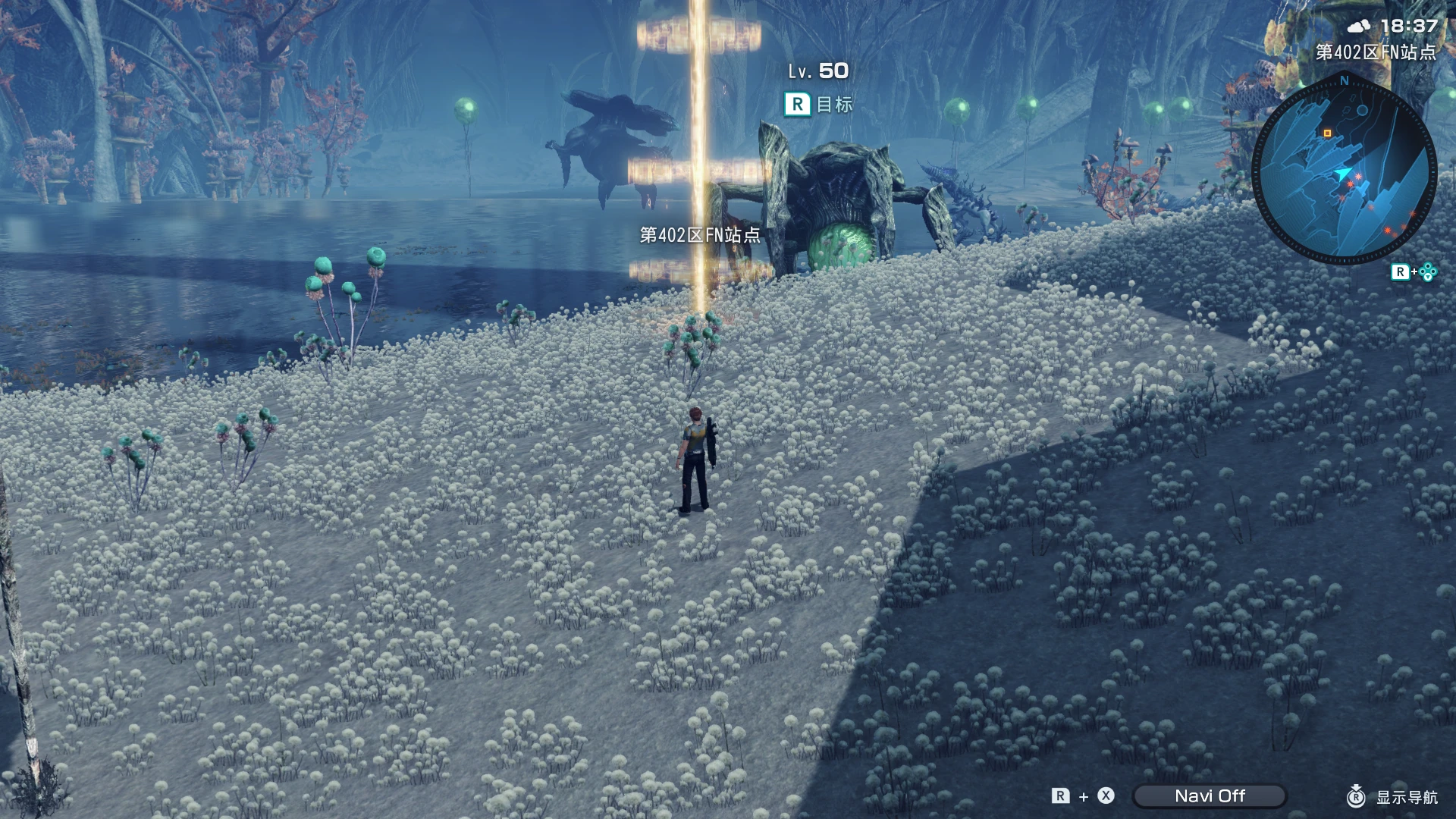Expand the 目标 target objective panel
Viewport: 1456px width, 819px height.
tap(834, 105)
